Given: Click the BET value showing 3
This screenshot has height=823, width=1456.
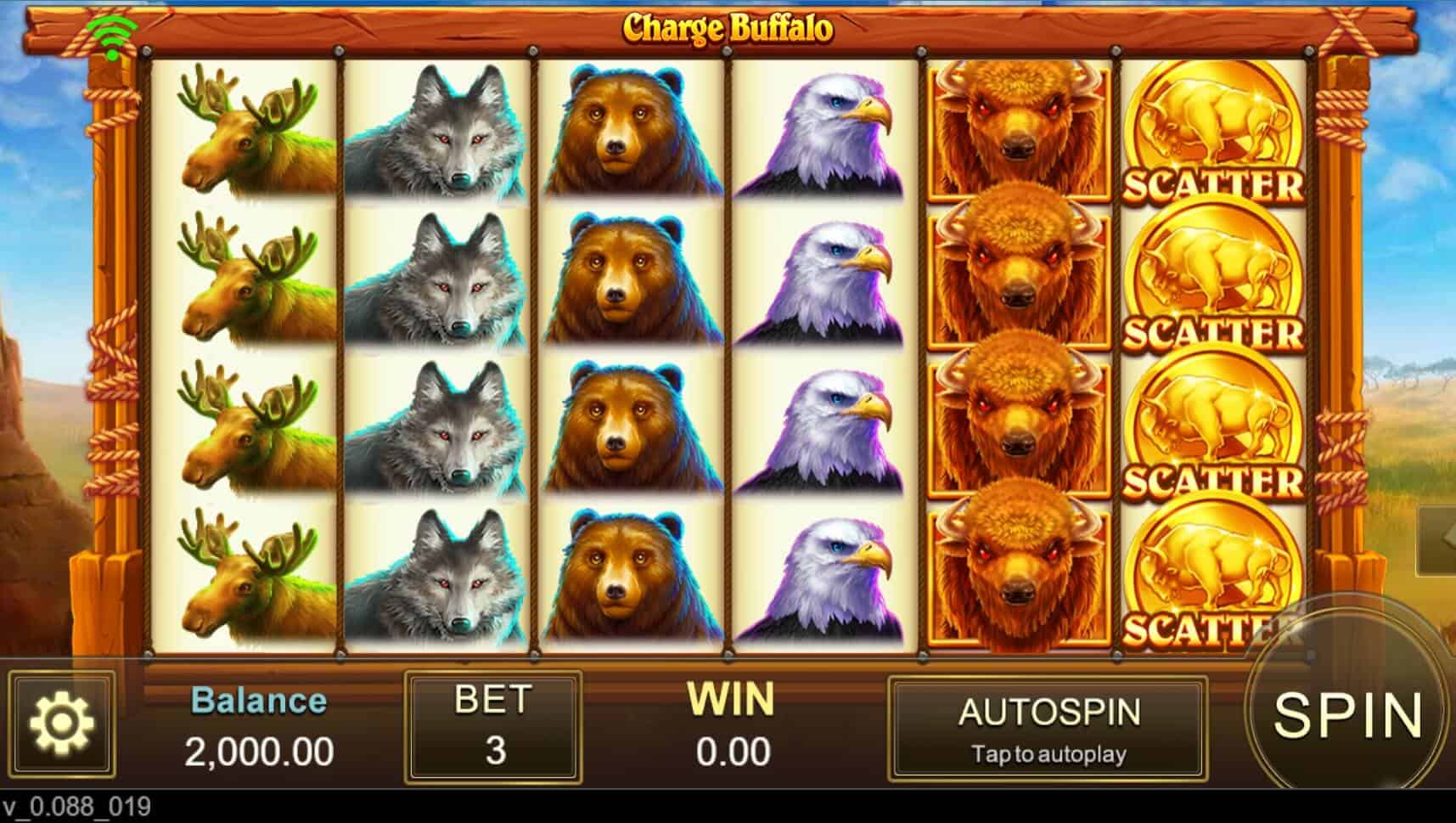Looking at the screenshot, I should 491,752.
